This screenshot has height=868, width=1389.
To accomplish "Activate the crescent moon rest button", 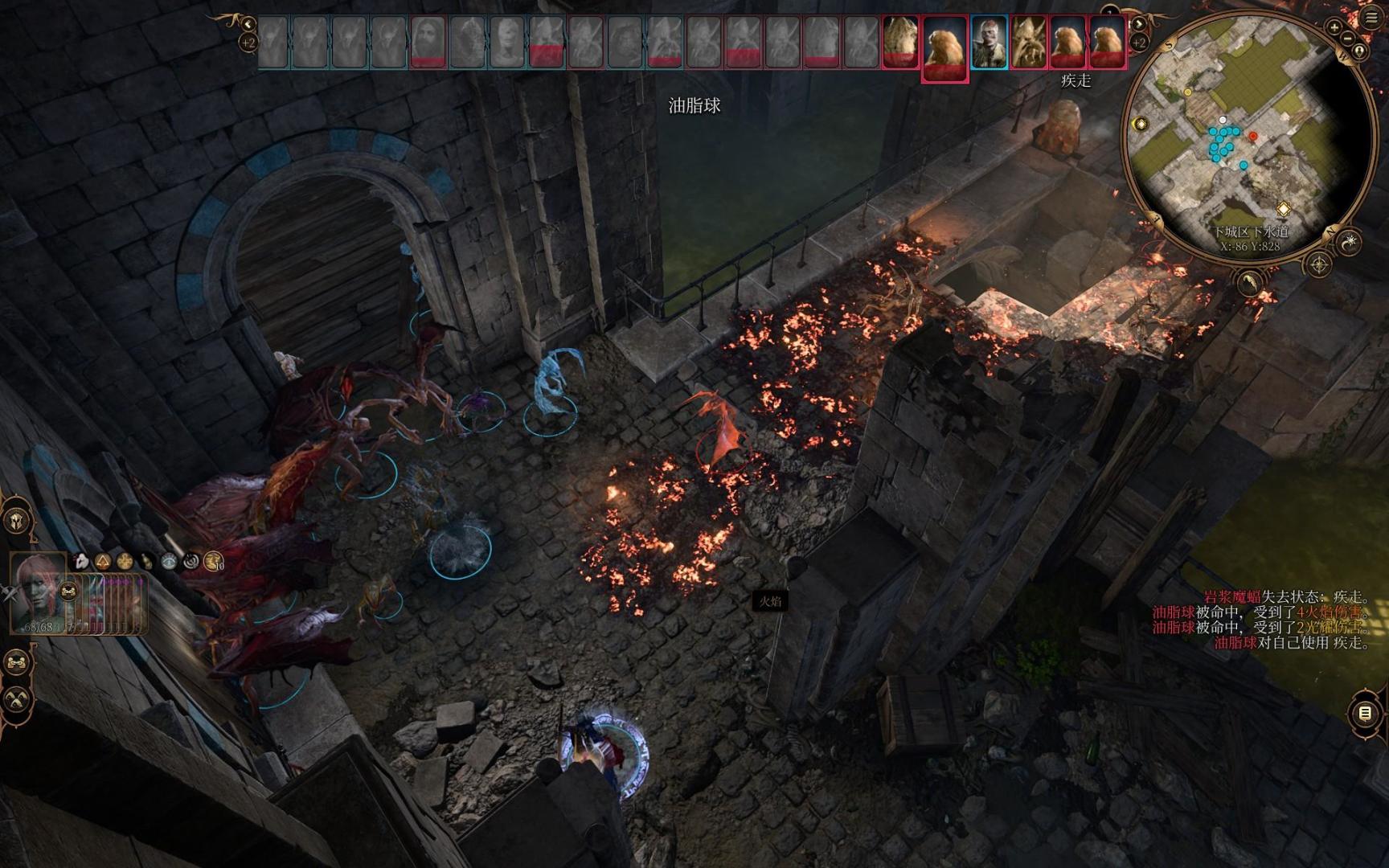I will [x=1350, y=240].
